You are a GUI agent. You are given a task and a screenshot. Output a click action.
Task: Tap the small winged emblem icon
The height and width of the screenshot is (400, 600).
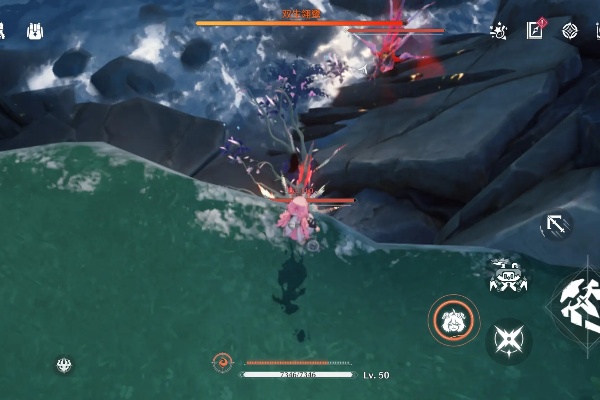coord(65,365)
